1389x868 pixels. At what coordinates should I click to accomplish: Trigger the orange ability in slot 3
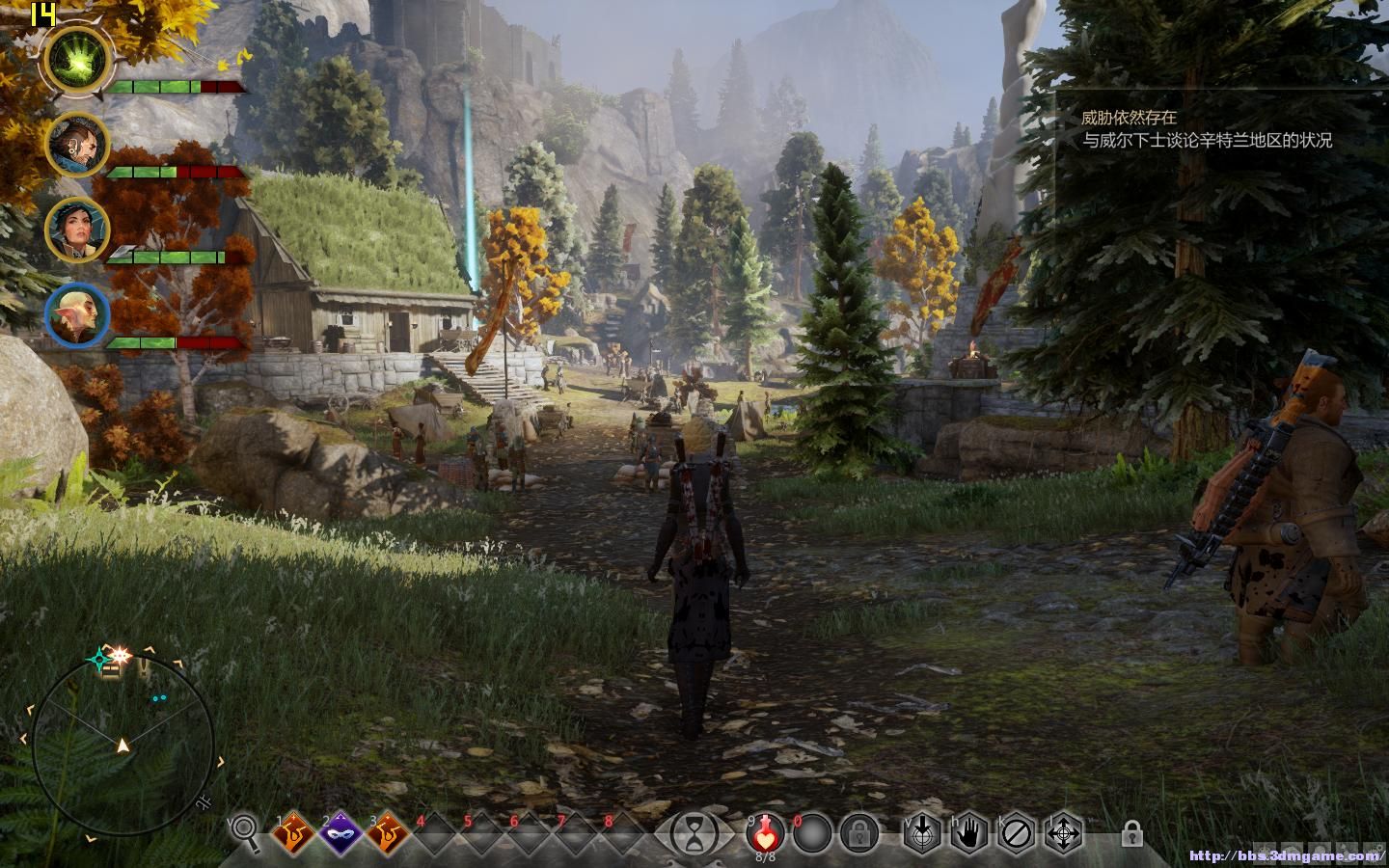387,831
